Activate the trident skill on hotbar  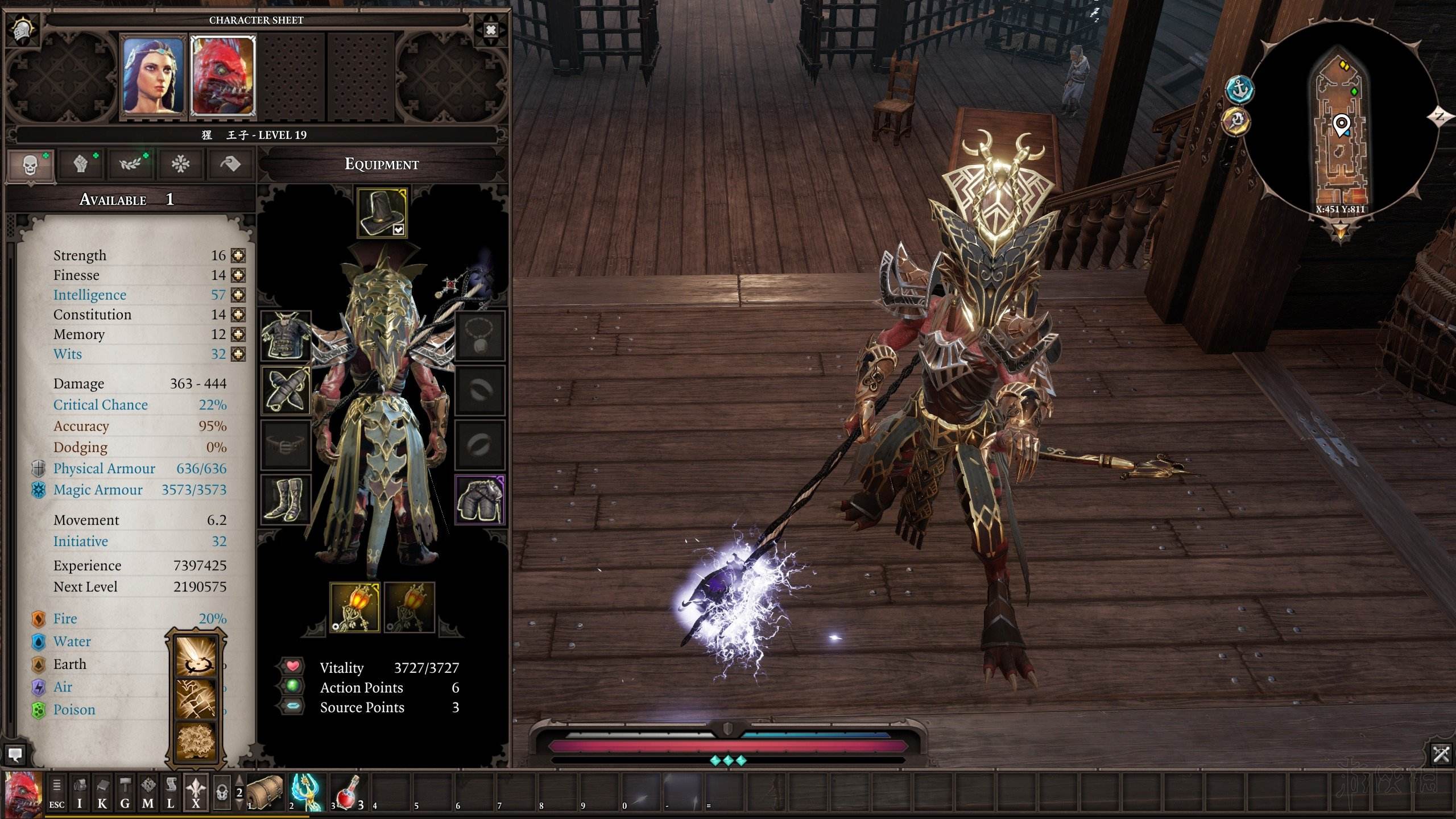(307, 792)
